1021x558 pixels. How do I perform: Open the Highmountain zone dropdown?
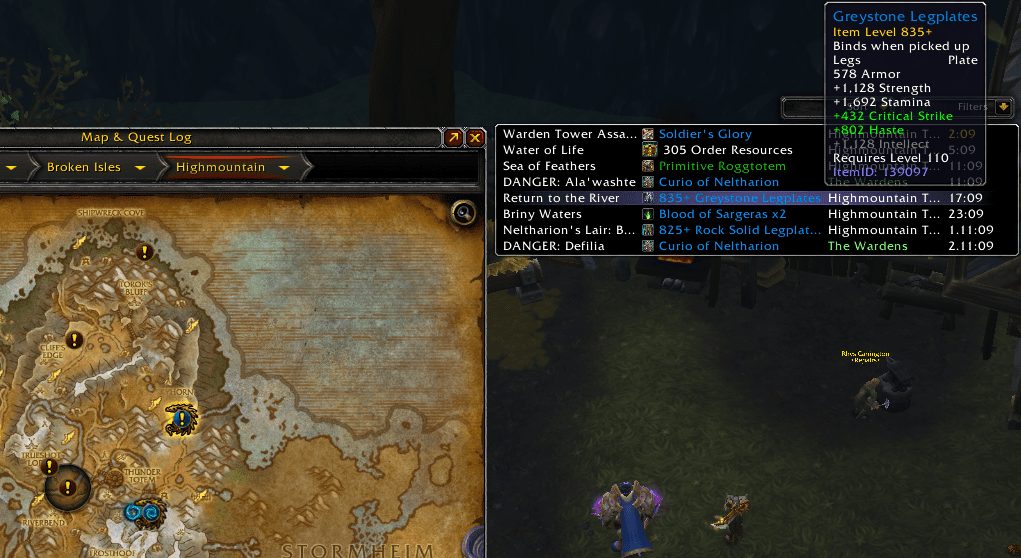coord(284,168)
